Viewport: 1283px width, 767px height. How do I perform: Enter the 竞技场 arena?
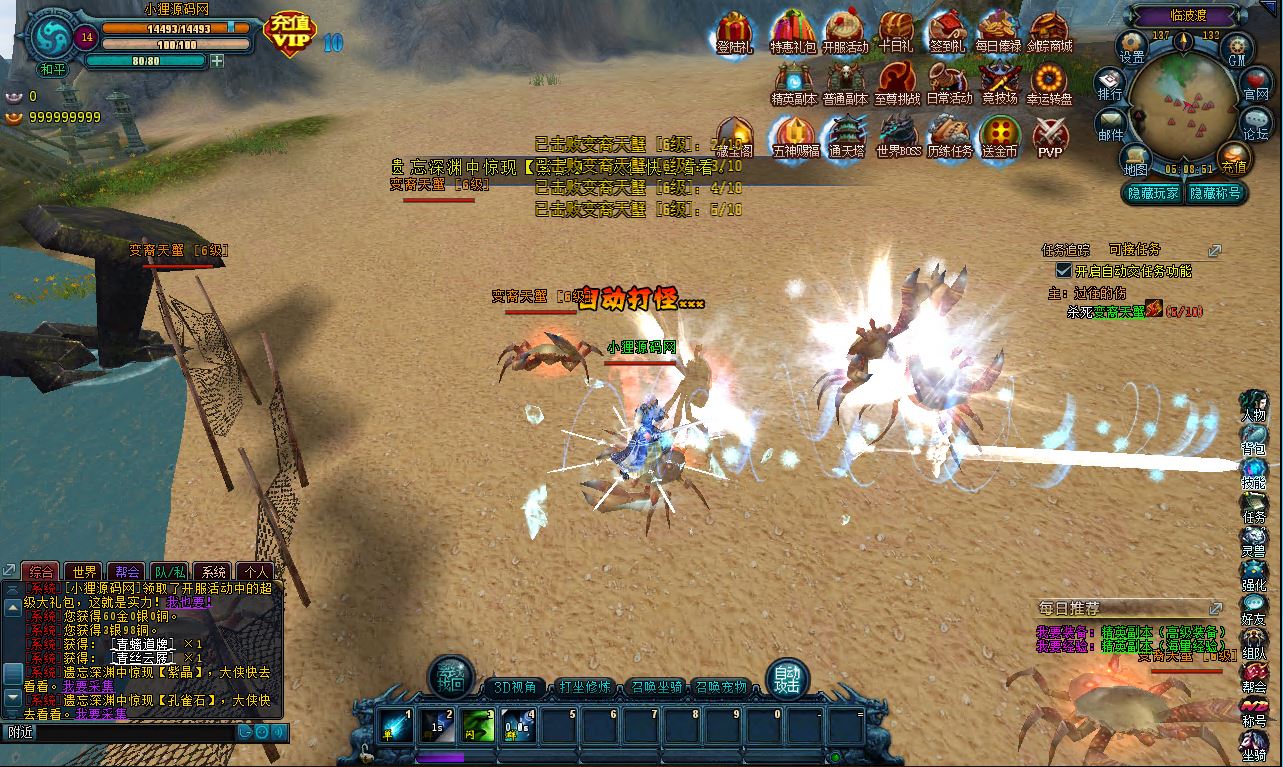click(999, 83)
